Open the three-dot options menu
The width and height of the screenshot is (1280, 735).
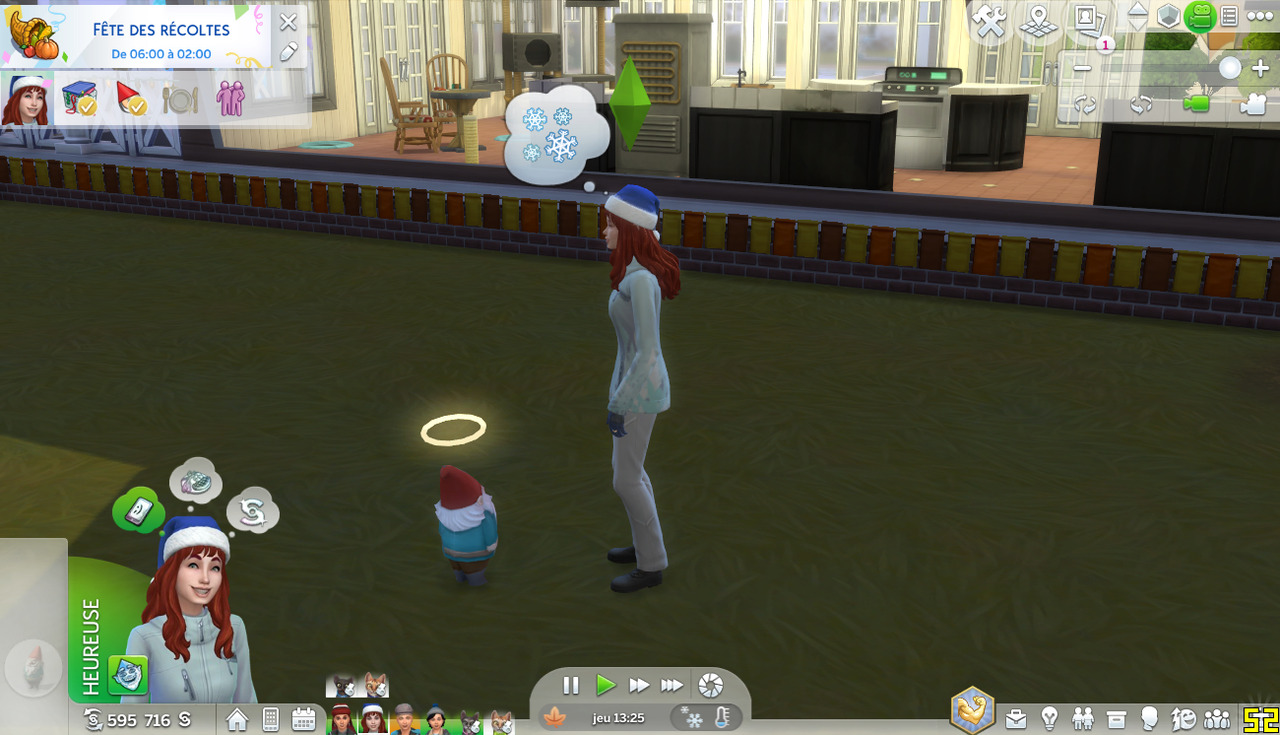point(1260,16)
